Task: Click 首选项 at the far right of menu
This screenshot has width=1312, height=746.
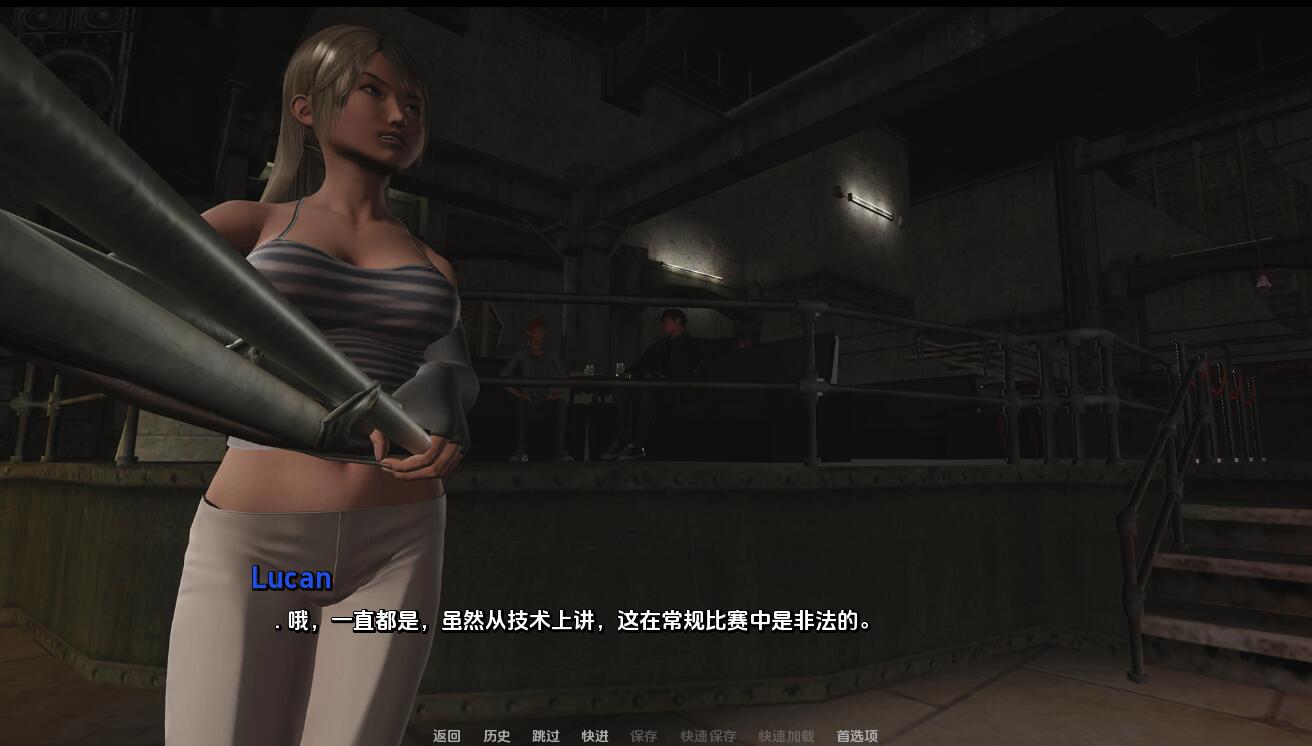Action: (x=858, y=737)
